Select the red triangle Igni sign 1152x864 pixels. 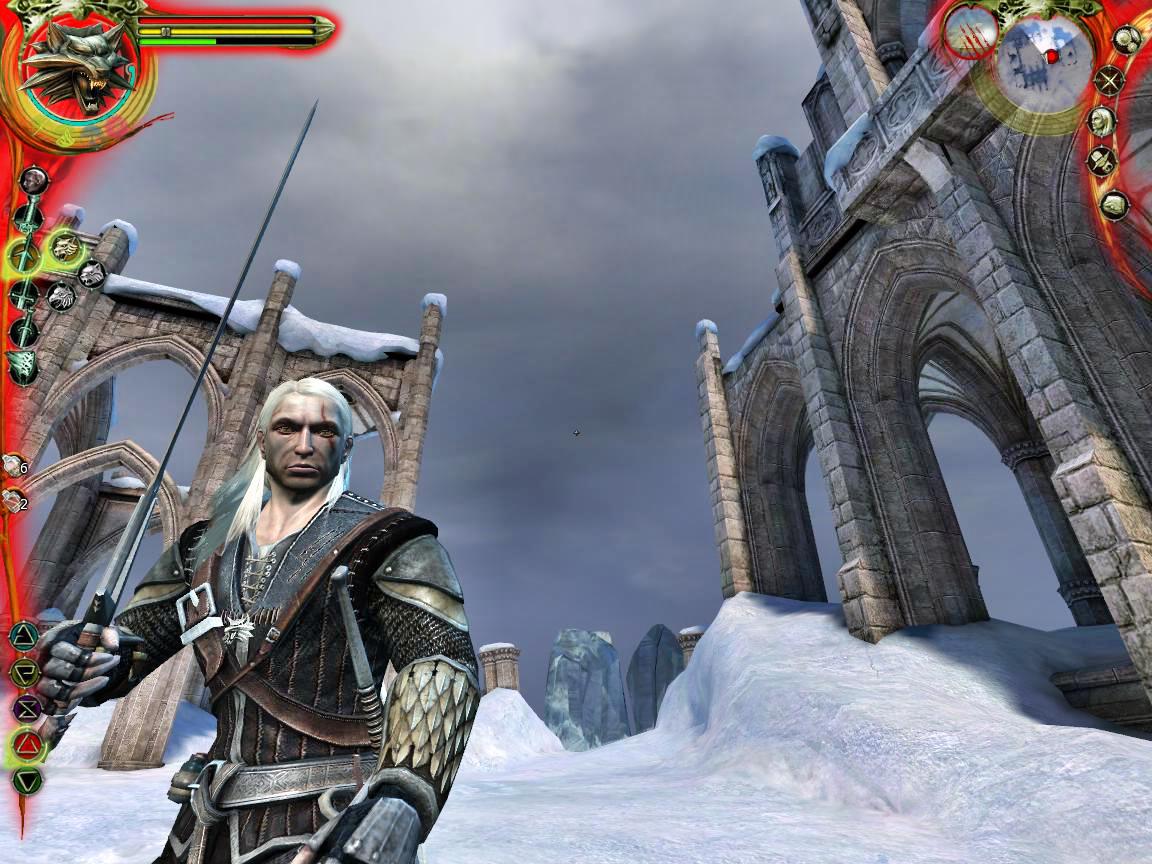[x=27, y=744]
